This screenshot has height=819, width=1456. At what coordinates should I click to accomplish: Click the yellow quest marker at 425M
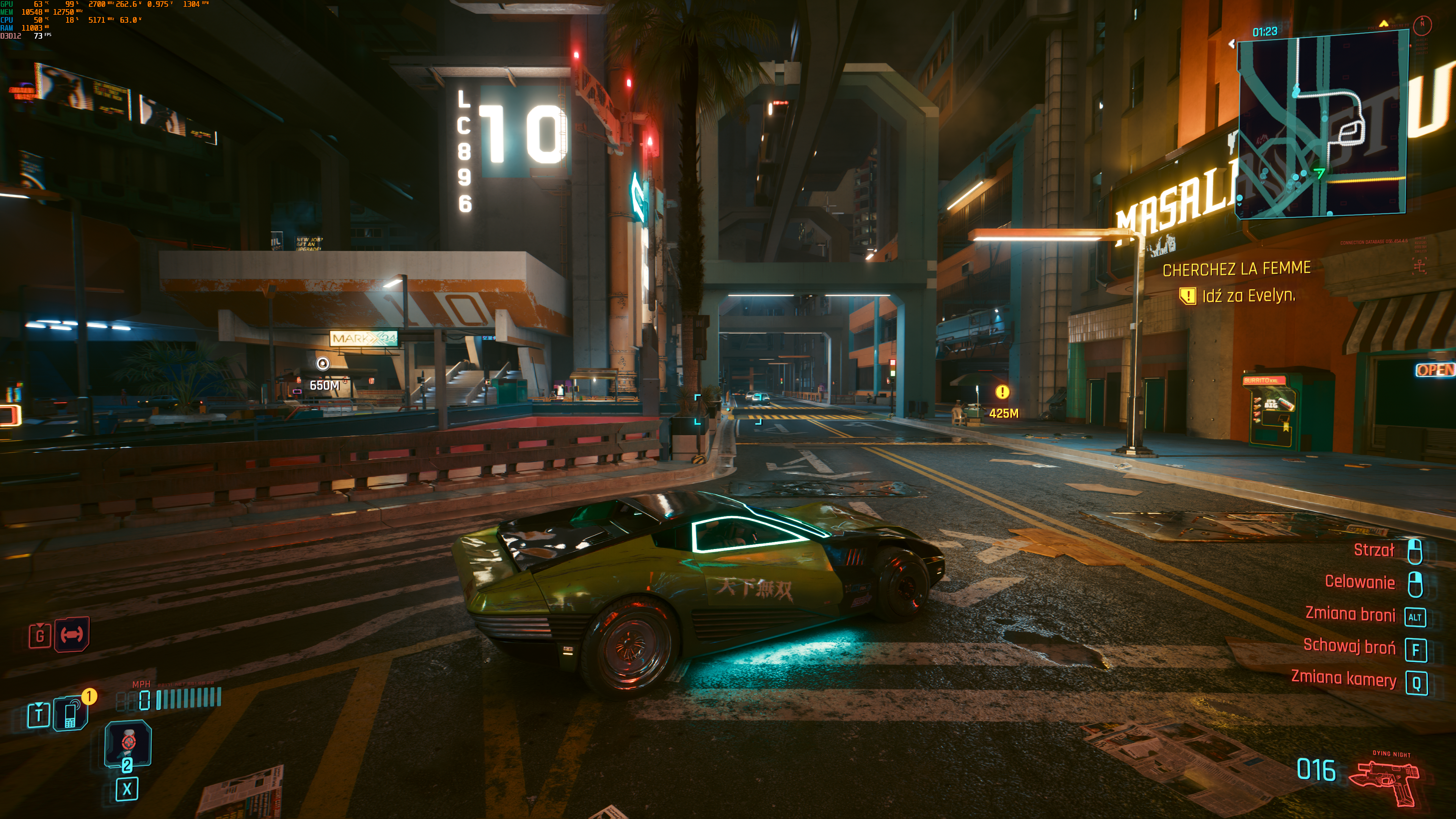1002,392
